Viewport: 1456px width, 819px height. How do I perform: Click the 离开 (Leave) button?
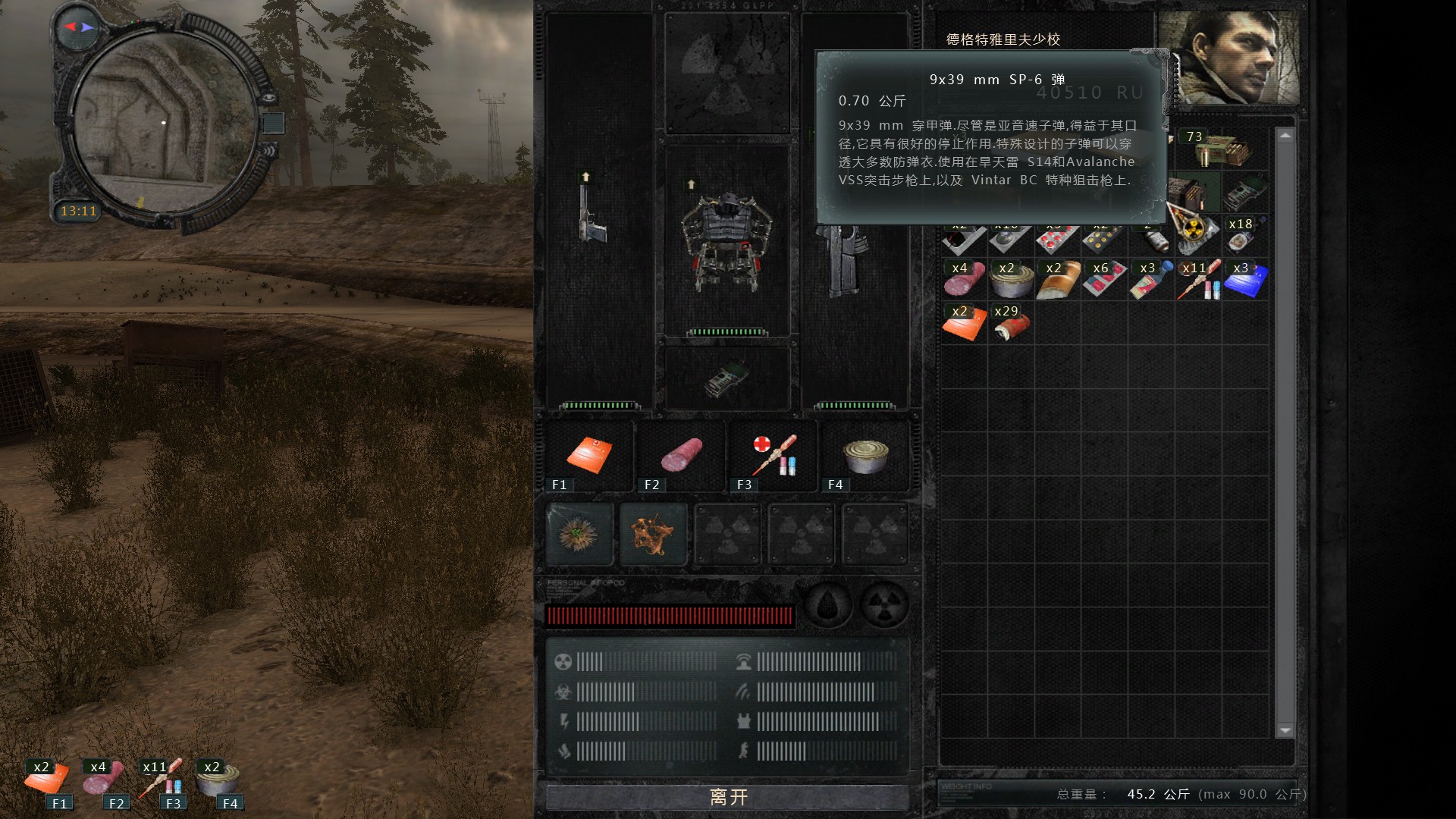coord(727,796)
